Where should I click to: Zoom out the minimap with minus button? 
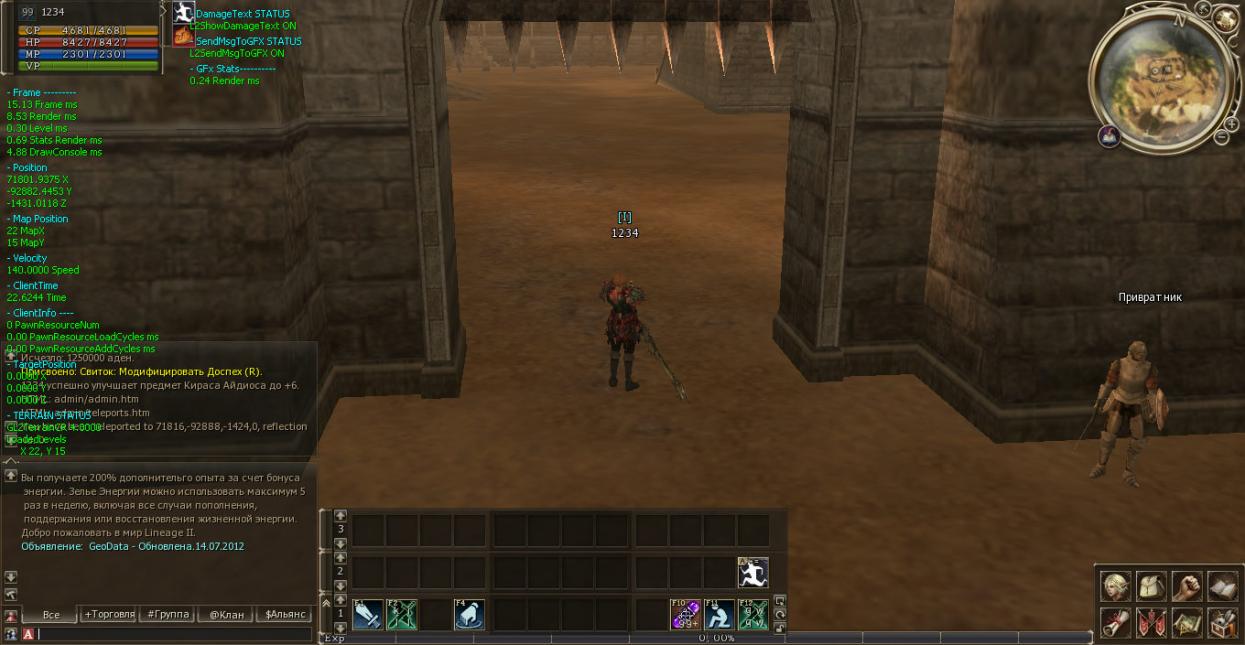click(x=1221, y=138)
